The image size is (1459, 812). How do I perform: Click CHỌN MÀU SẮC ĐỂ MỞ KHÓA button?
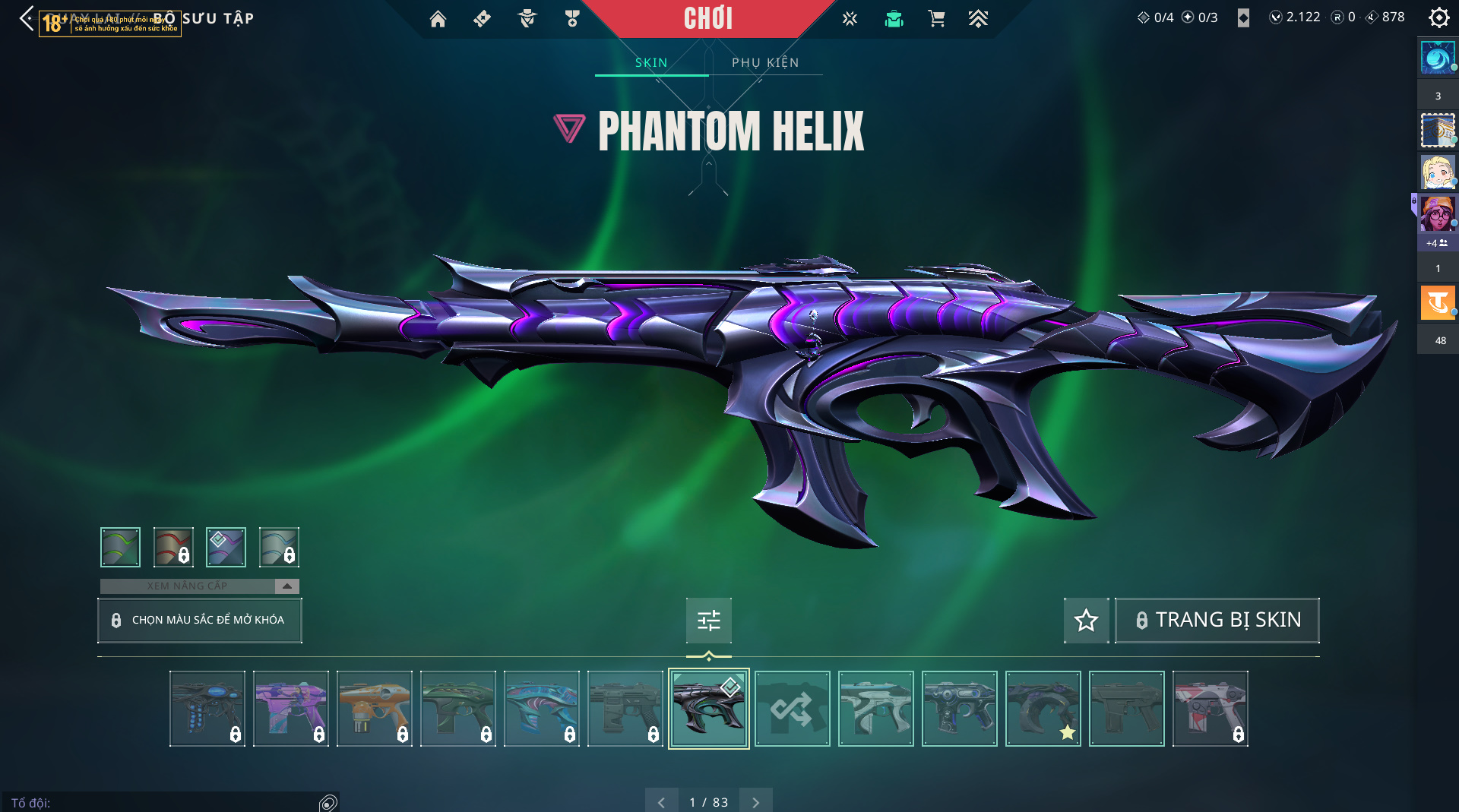click(x=200, y=620)
